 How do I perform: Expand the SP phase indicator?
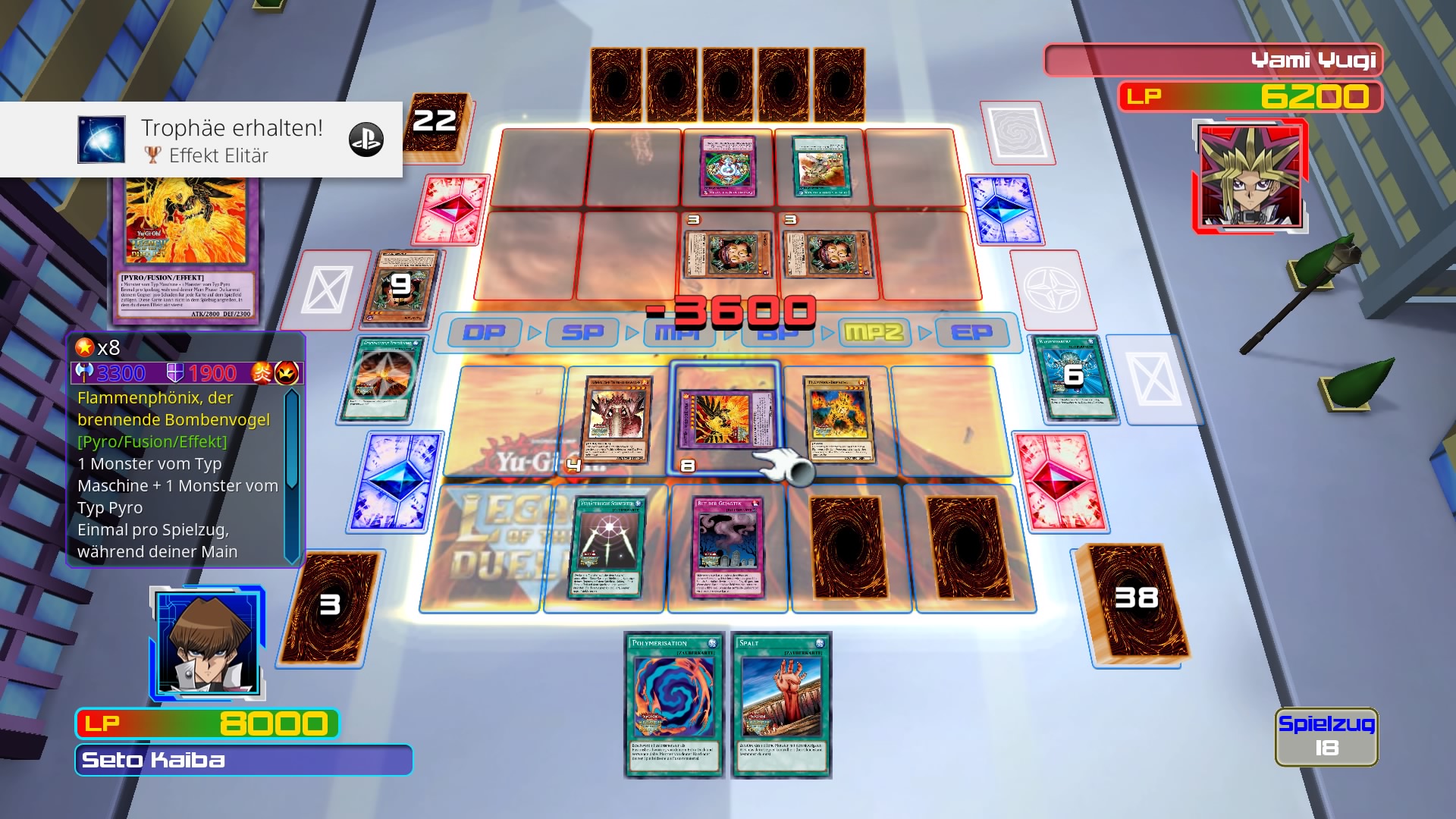click(x=580, y=333)
